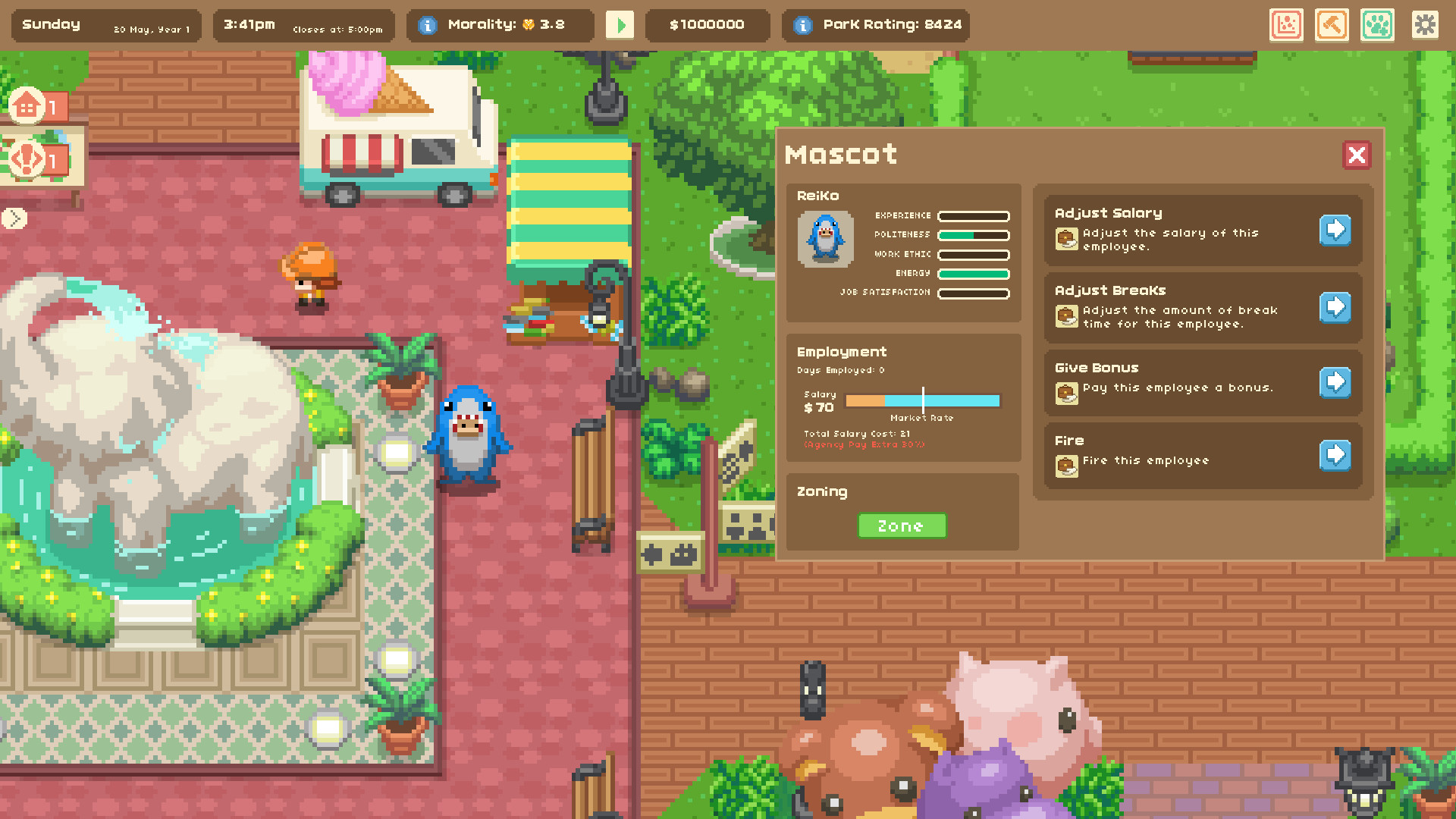Click ReiKo's penguin portrait

(827, 240)
